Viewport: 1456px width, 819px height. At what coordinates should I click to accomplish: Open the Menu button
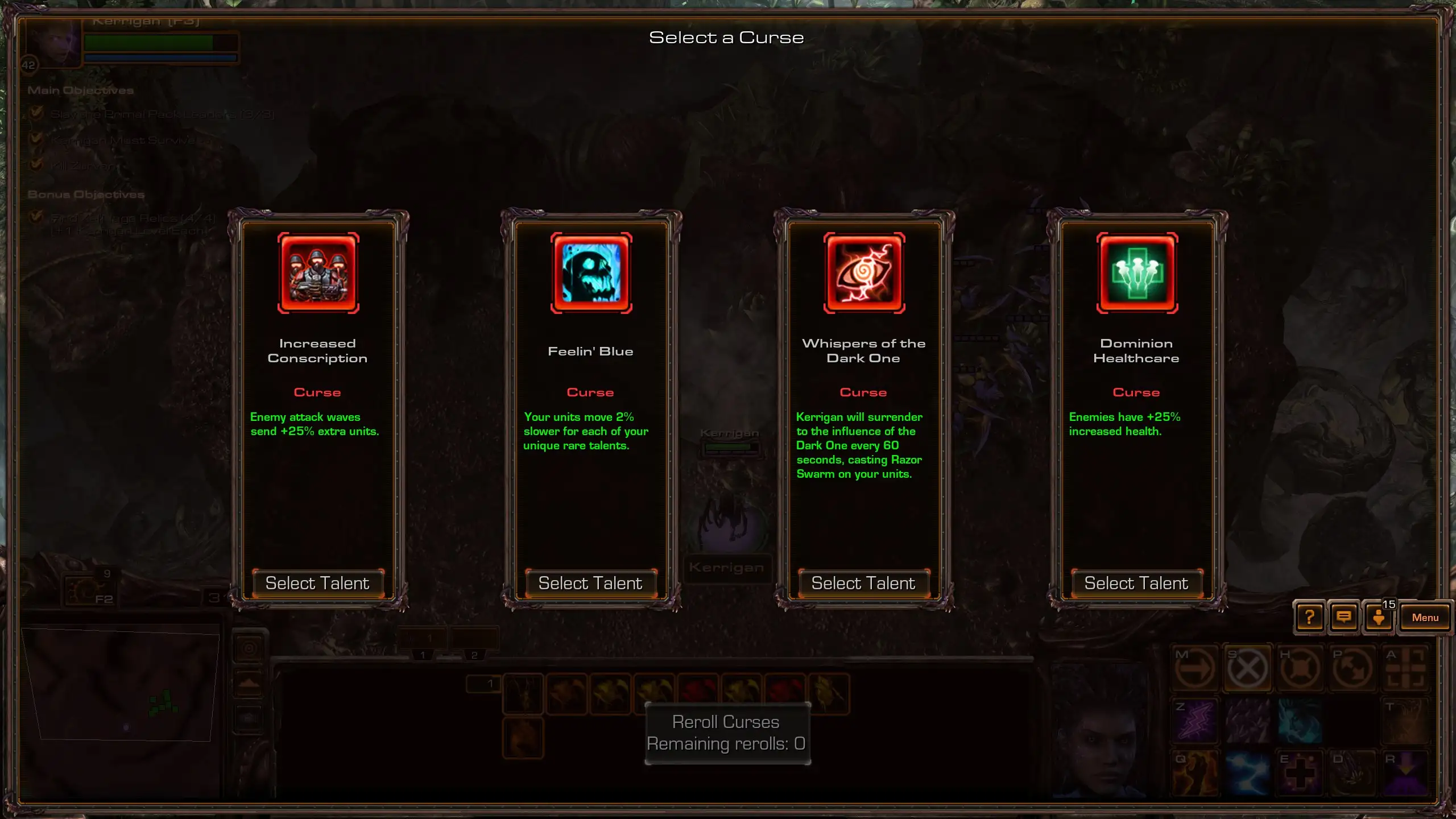pos(1425,617)
